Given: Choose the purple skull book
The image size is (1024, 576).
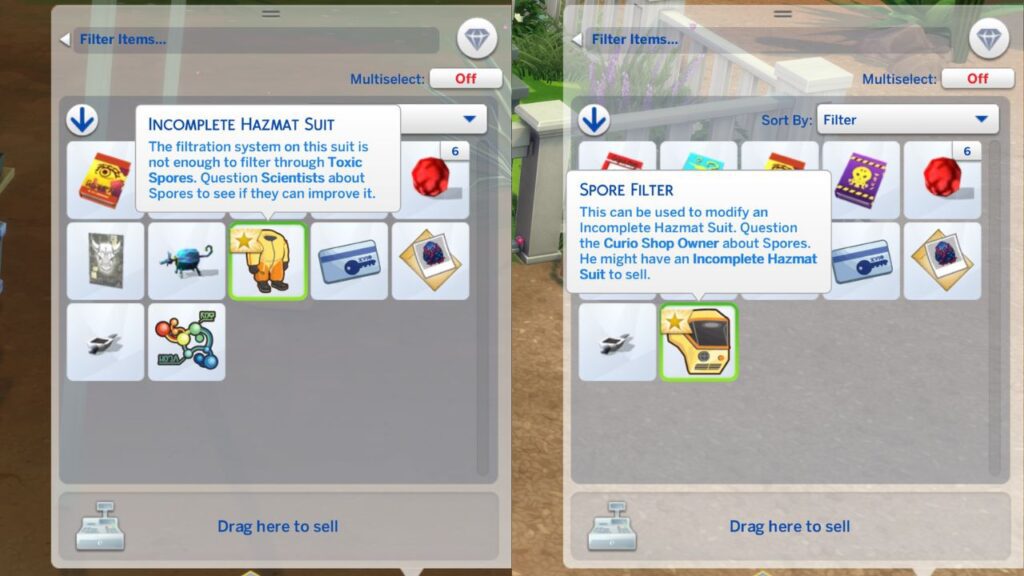Looking at the screenshot, I should click(861, 179).
